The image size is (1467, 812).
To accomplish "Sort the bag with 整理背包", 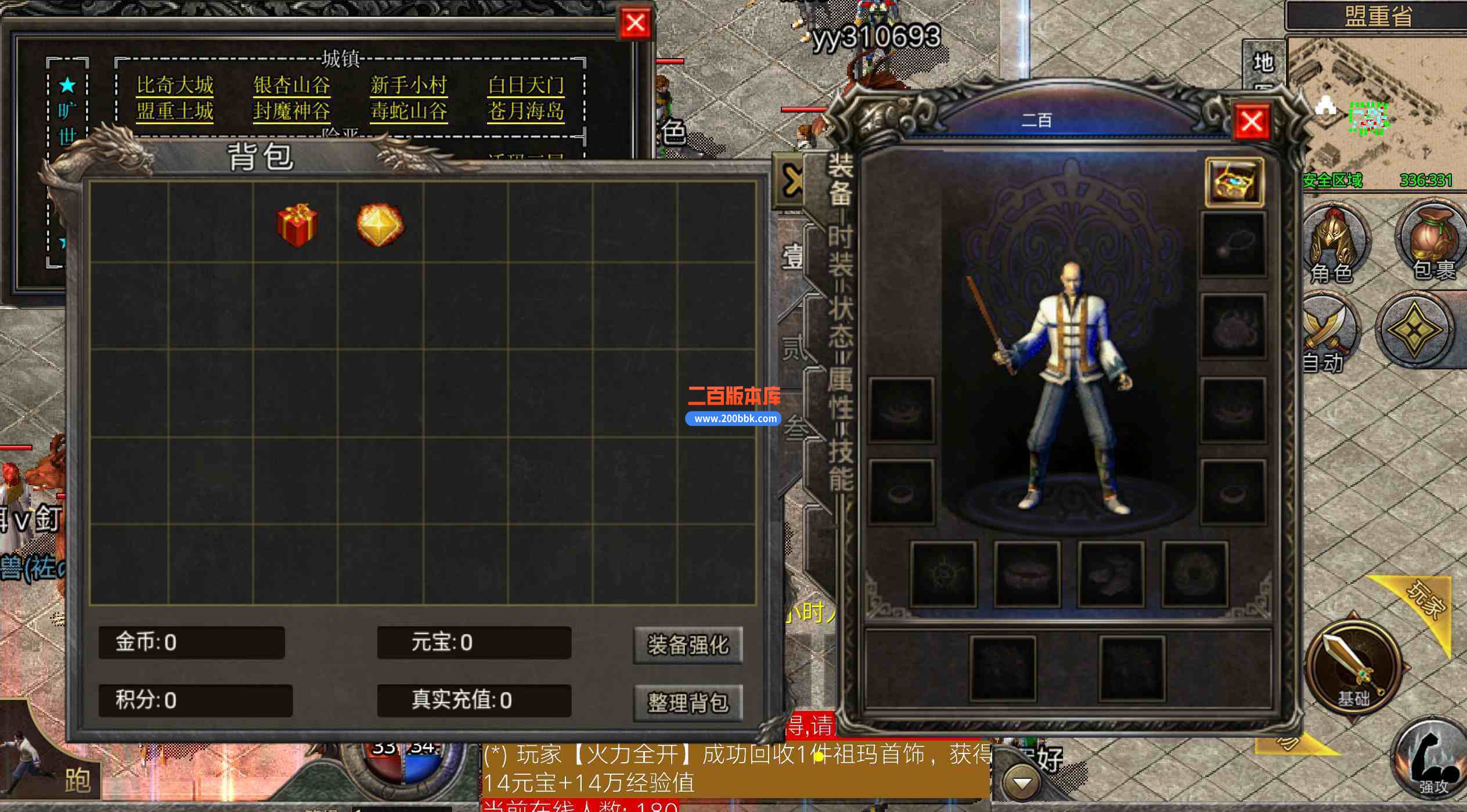I will pos(687,703).
